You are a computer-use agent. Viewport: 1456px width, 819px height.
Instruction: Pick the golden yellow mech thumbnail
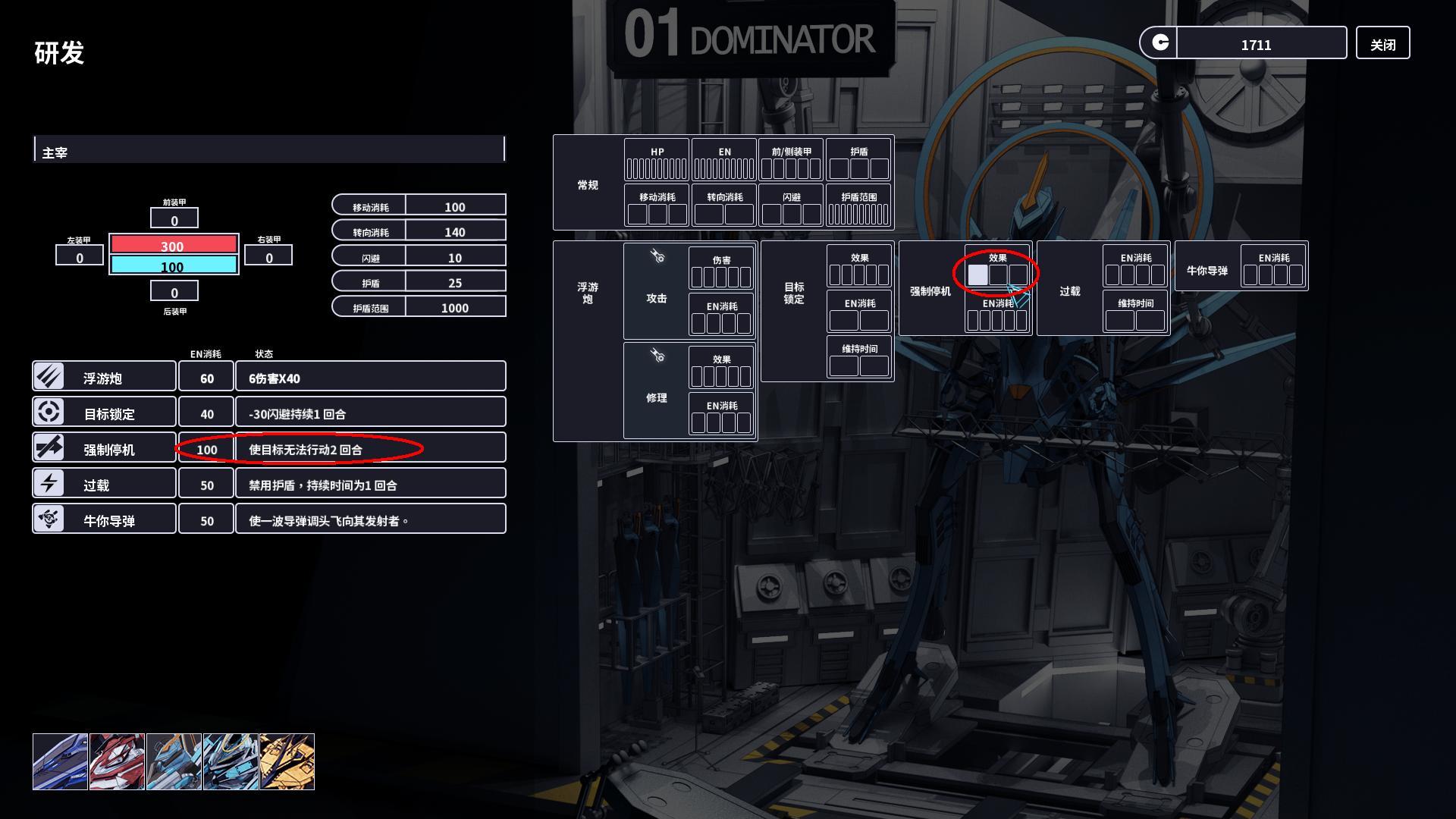[287, 761]
